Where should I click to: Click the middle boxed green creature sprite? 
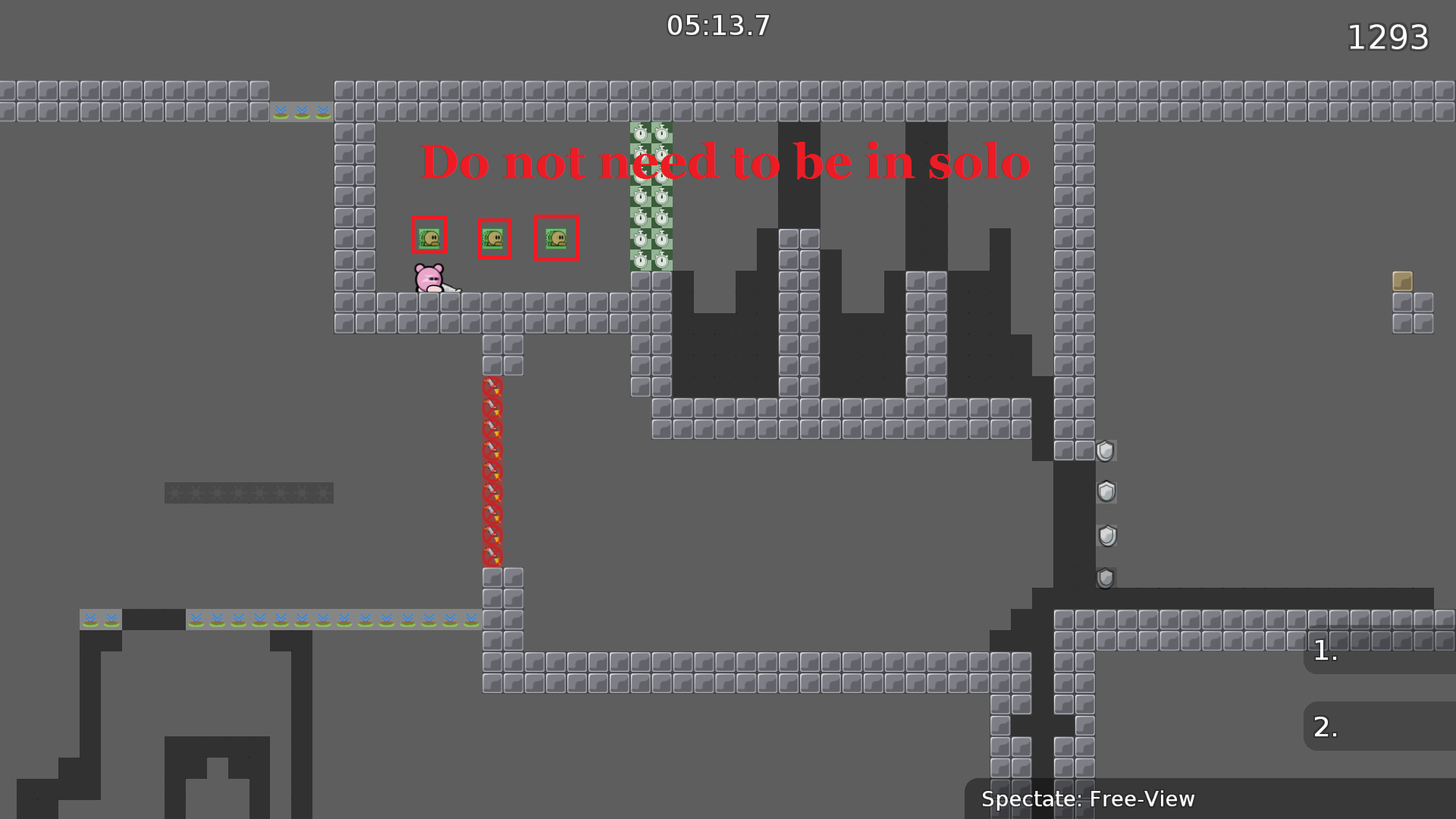pyautogui.click(x=494, y=239)
